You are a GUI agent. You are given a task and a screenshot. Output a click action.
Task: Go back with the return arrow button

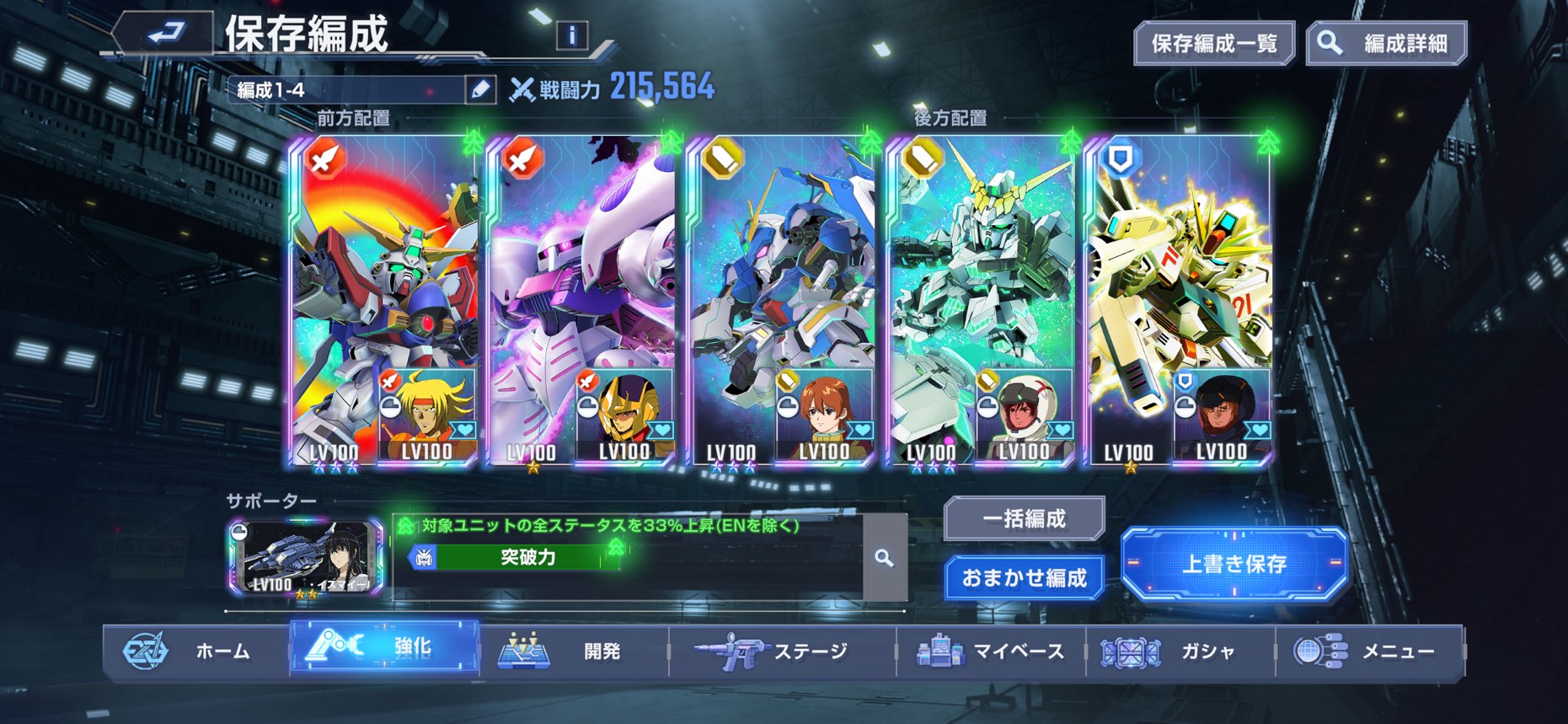click(164, 34)
